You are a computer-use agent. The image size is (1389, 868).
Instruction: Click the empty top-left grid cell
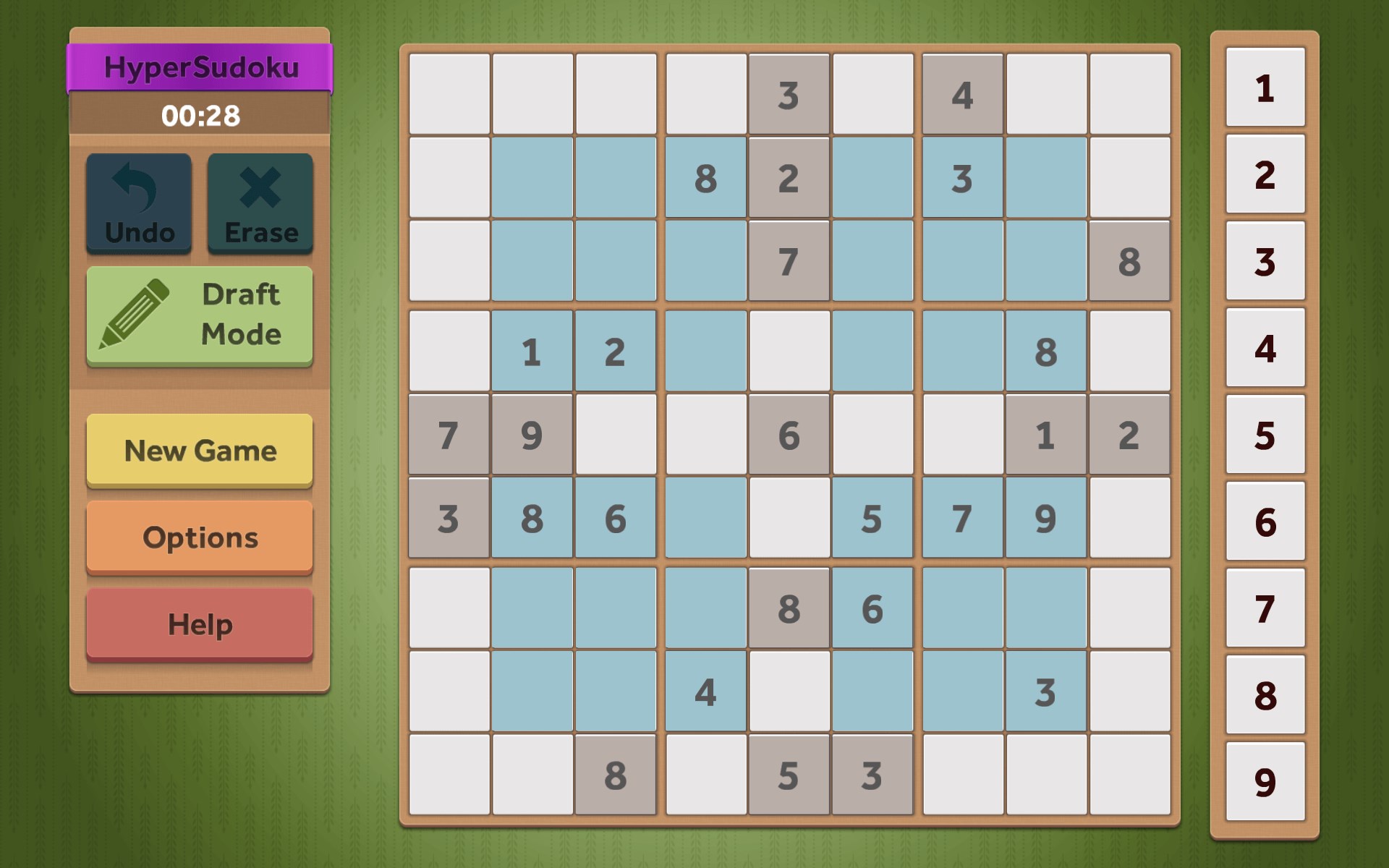(449, 93)
